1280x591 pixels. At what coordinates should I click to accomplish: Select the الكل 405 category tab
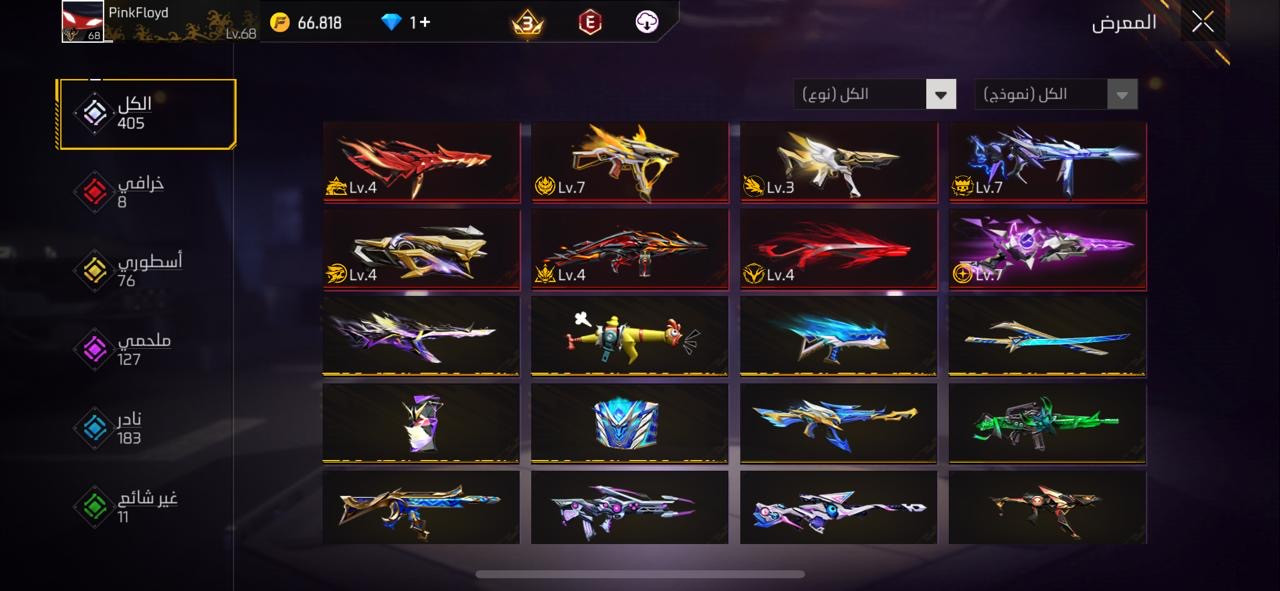tap(147, 114)
